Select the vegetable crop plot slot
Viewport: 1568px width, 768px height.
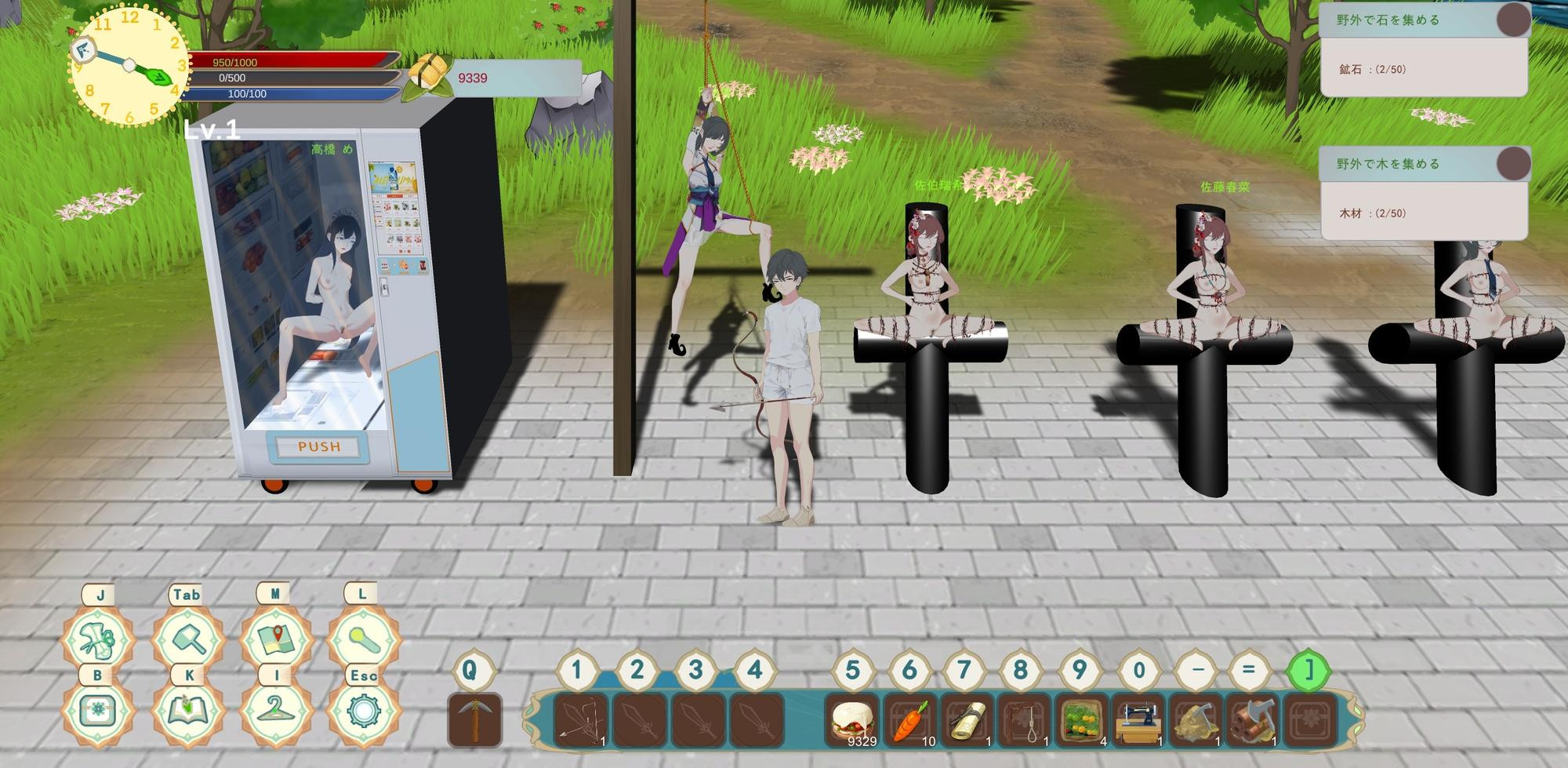point(1082,719)
